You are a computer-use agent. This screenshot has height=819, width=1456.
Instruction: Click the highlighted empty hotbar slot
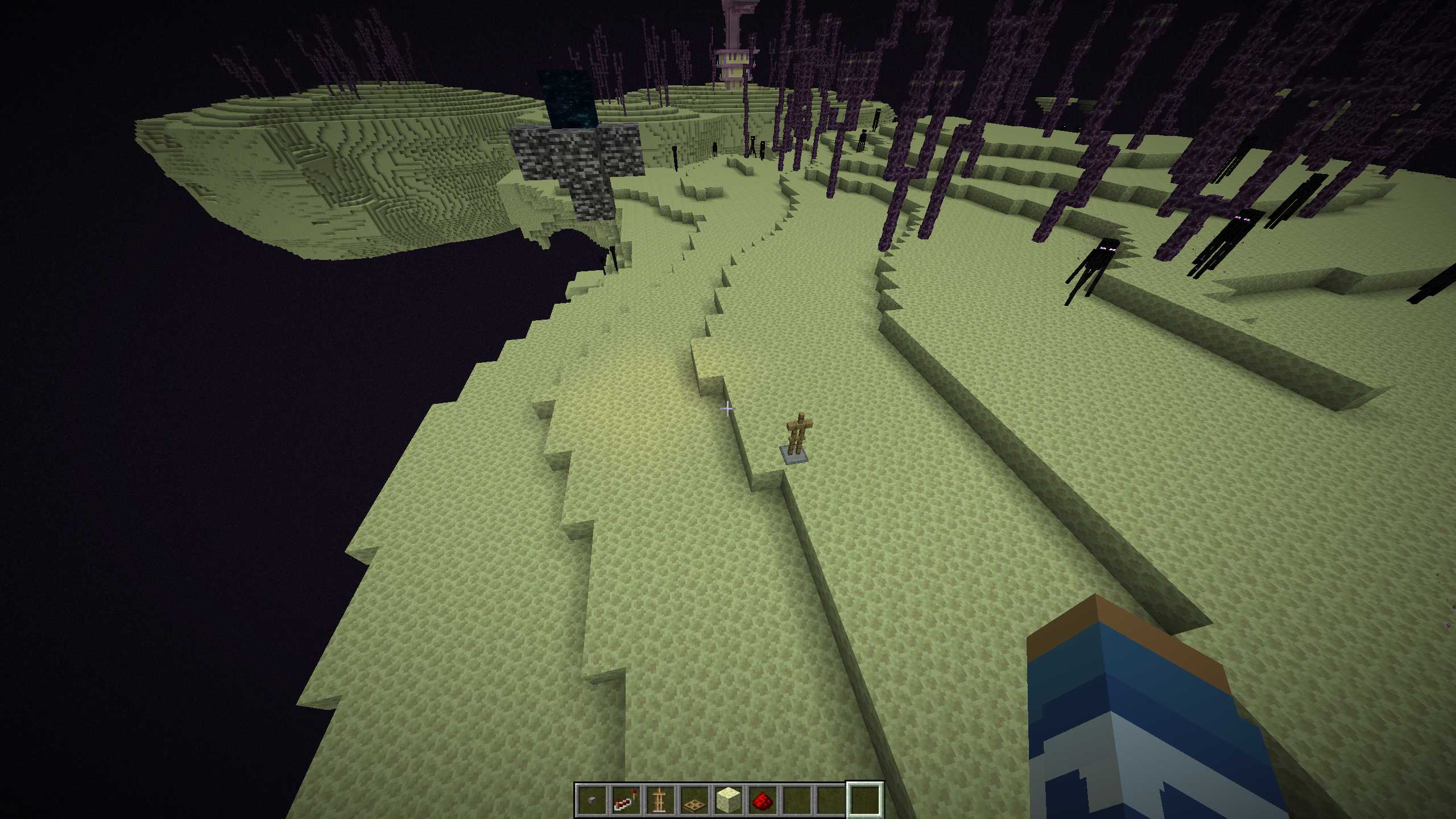[864, 799]
